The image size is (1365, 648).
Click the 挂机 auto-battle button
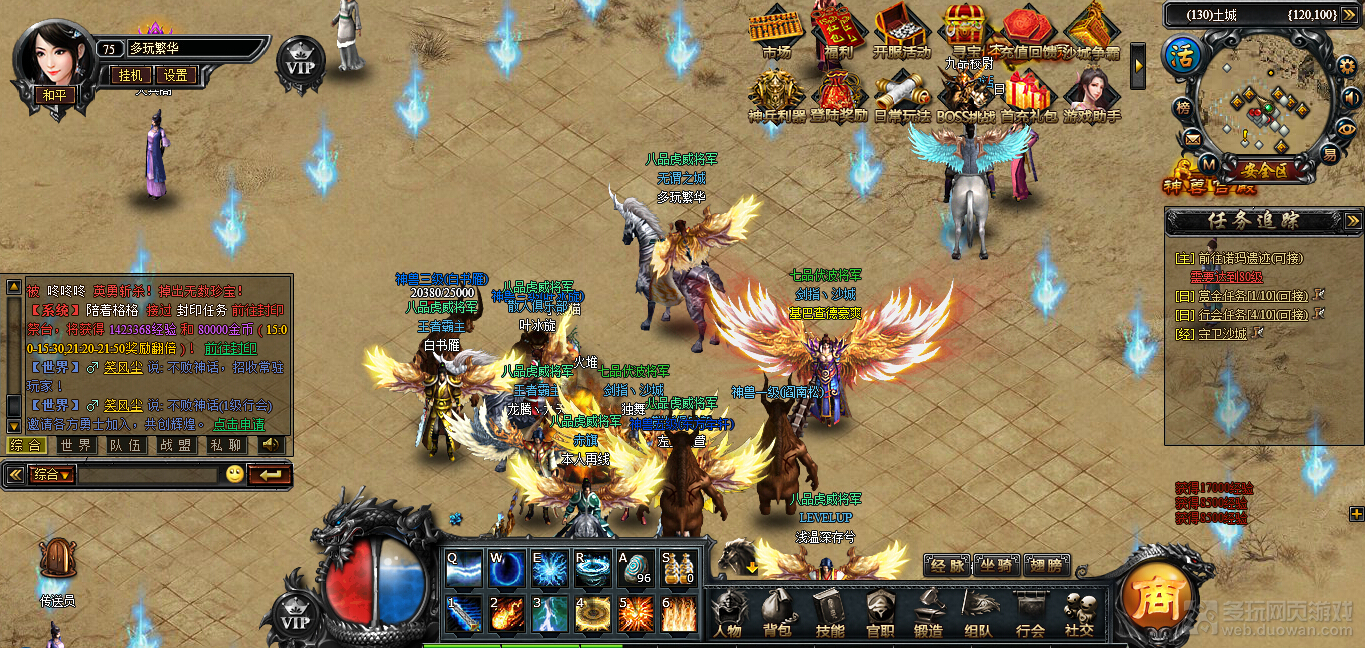[x=132, y=75]
